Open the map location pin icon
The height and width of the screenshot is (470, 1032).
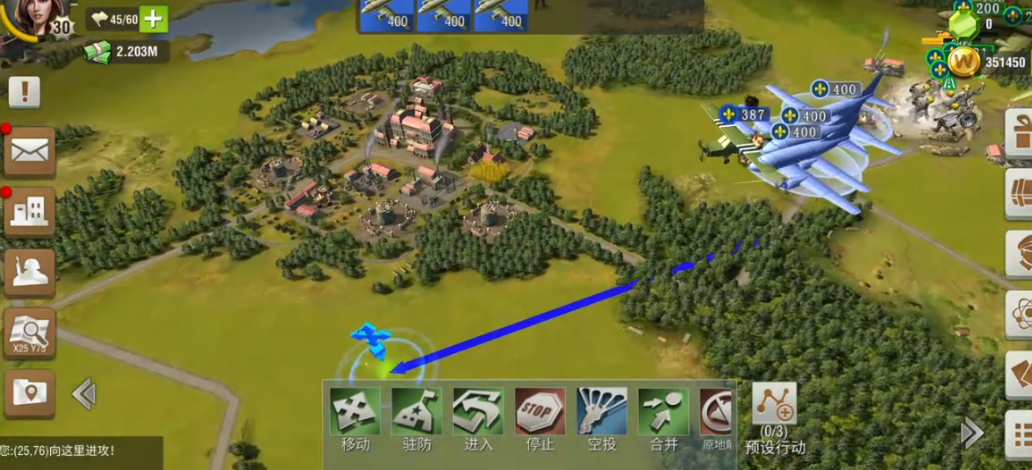tap(29, 393)
